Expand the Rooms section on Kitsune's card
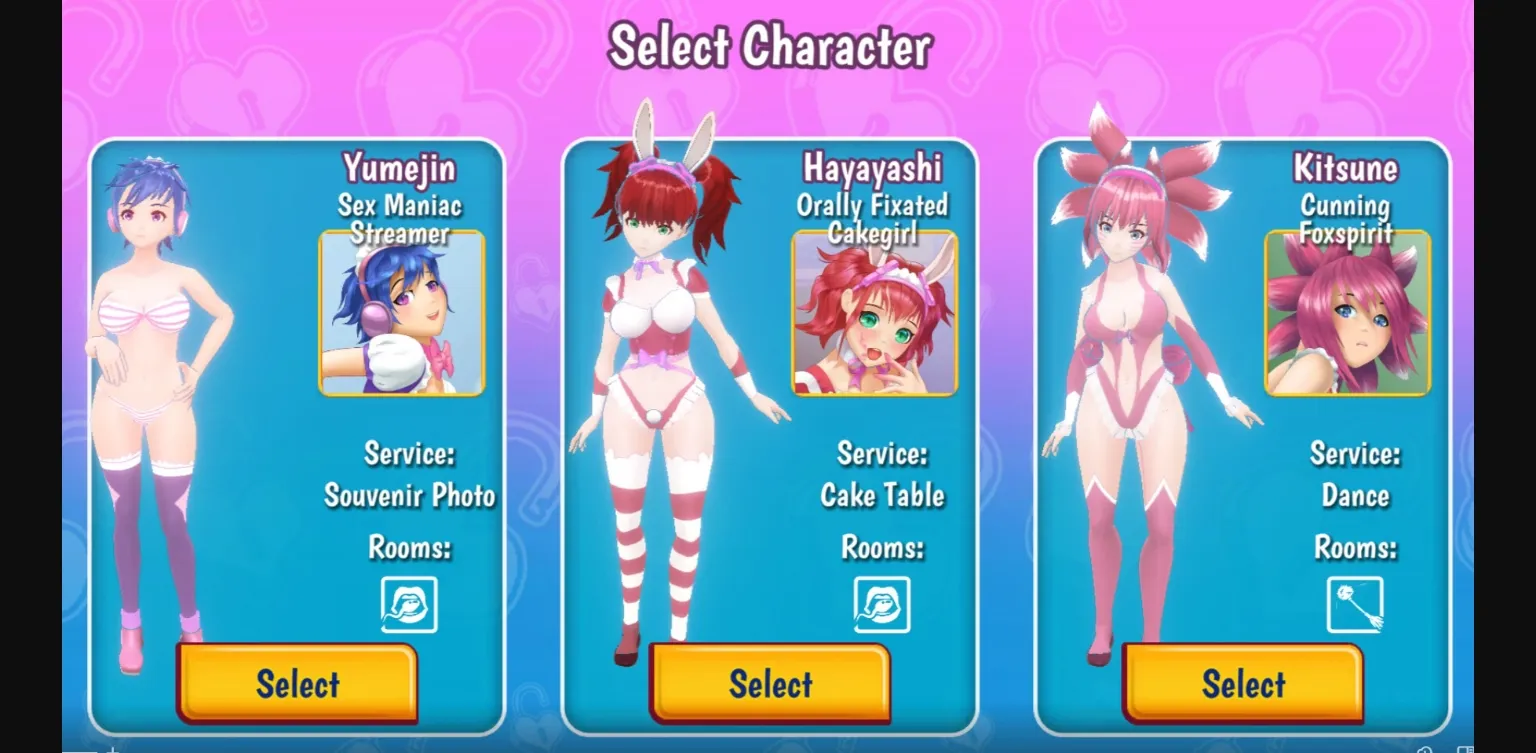The image size is (1536, 753). [1356, 548]
